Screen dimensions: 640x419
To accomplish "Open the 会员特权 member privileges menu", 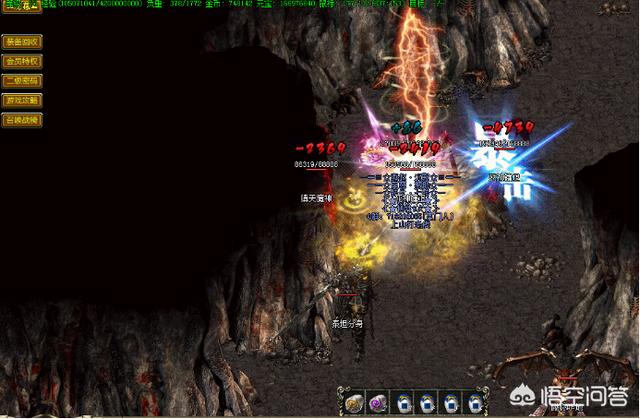I will tap(22, 62).
